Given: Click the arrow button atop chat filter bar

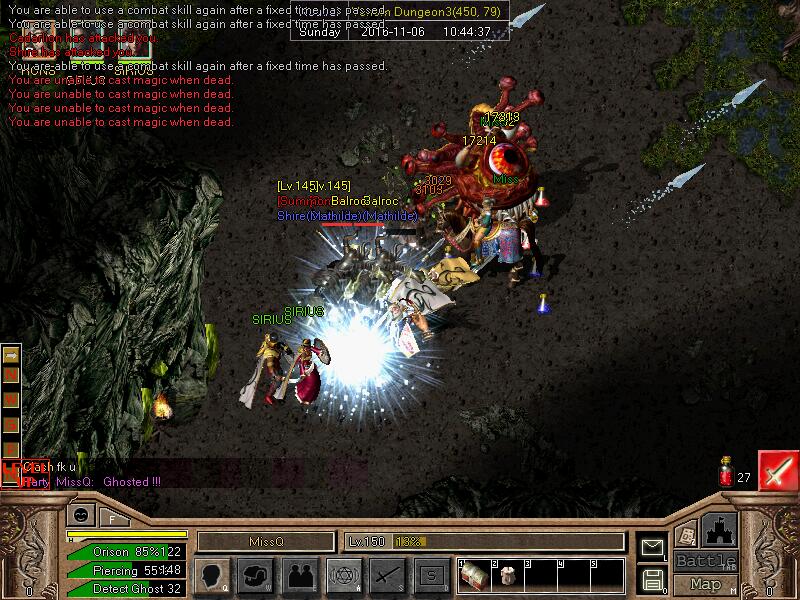Looking at the screenshot, I should (12, 354).
